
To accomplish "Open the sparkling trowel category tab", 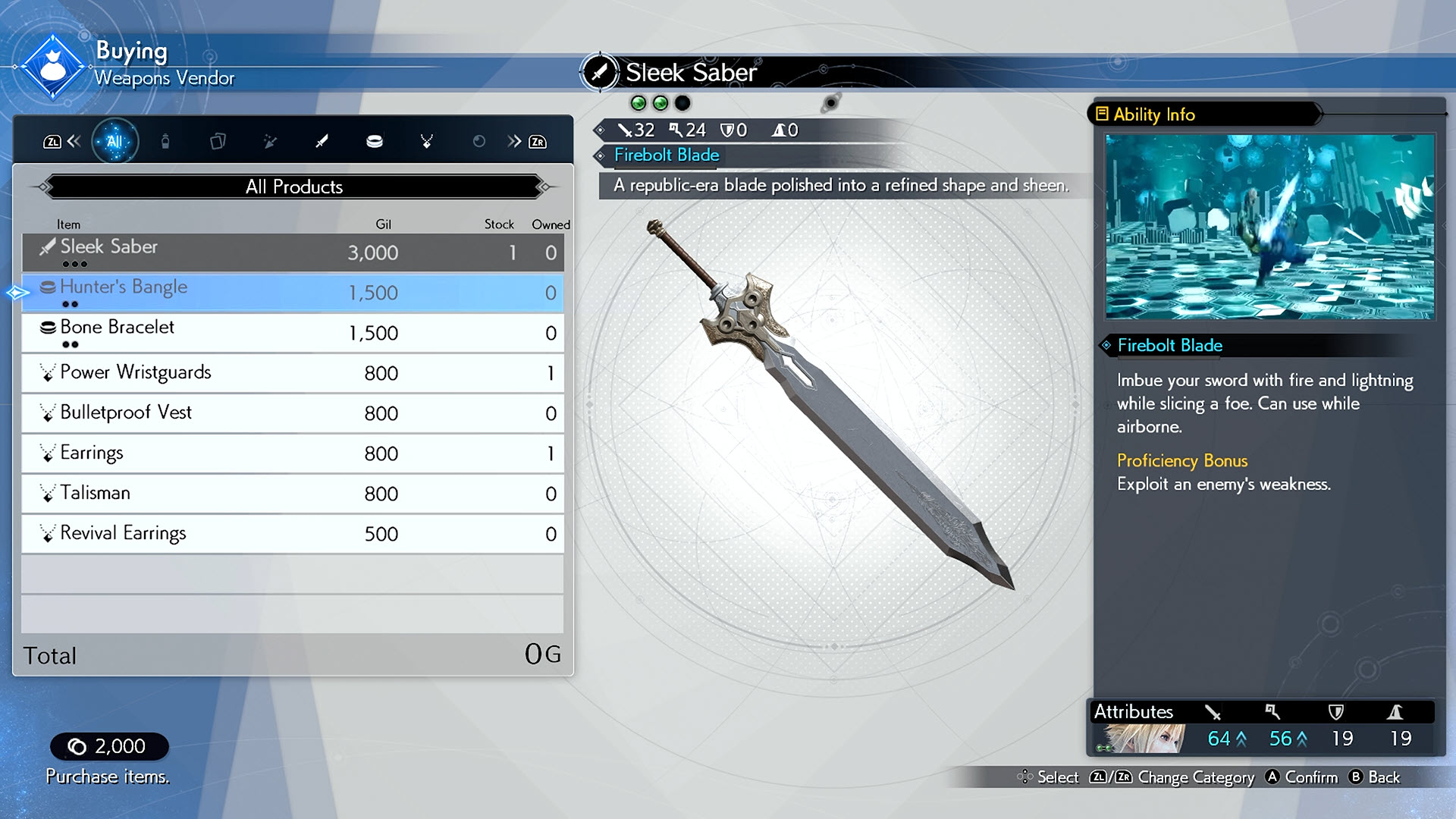I will pyautogui.click(x=270, y=141).
